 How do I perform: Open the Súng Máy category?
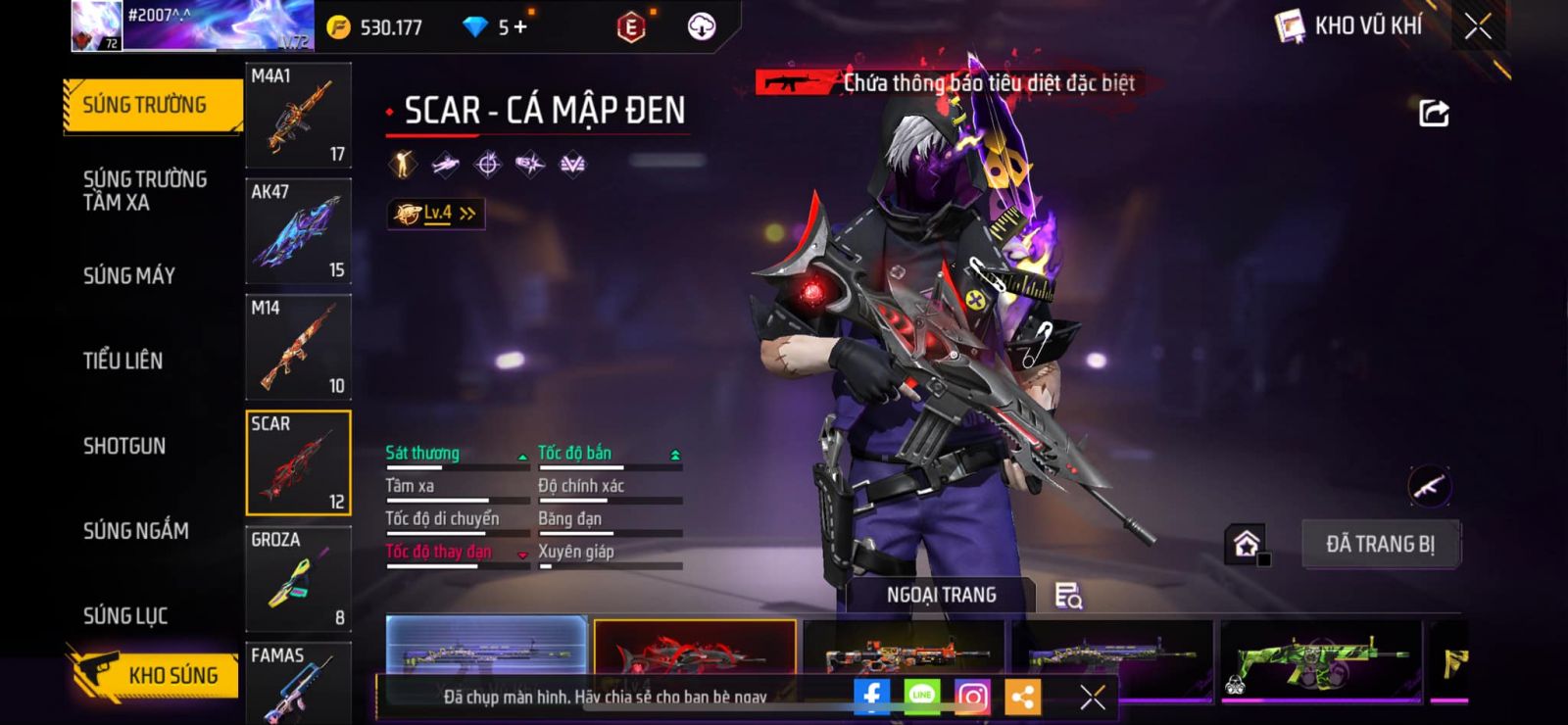click(x=129, y=275)
